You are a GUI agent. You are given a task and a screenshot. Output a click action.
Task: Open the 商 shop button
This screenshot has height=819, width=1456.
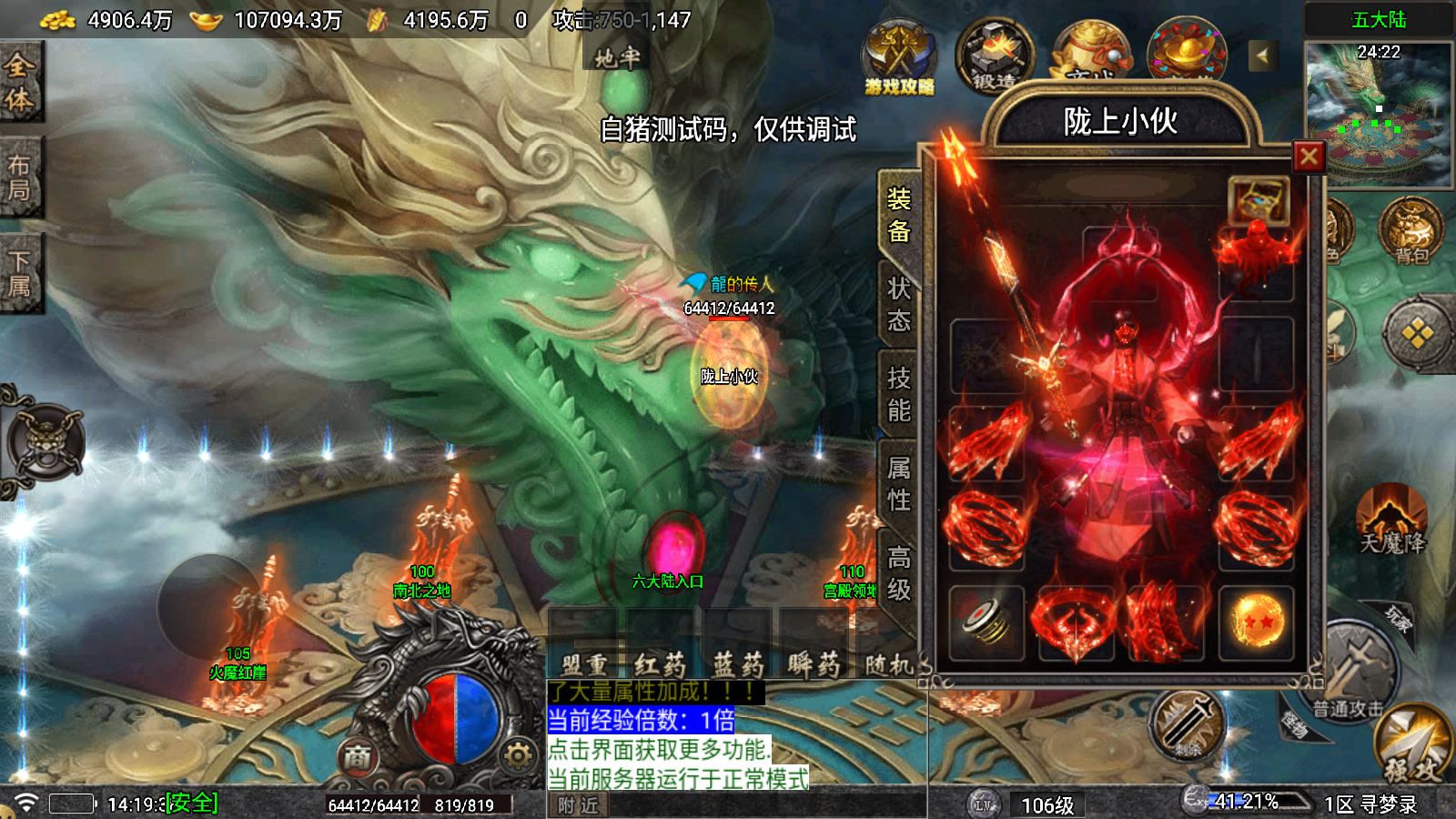click(x=358, y=756)
